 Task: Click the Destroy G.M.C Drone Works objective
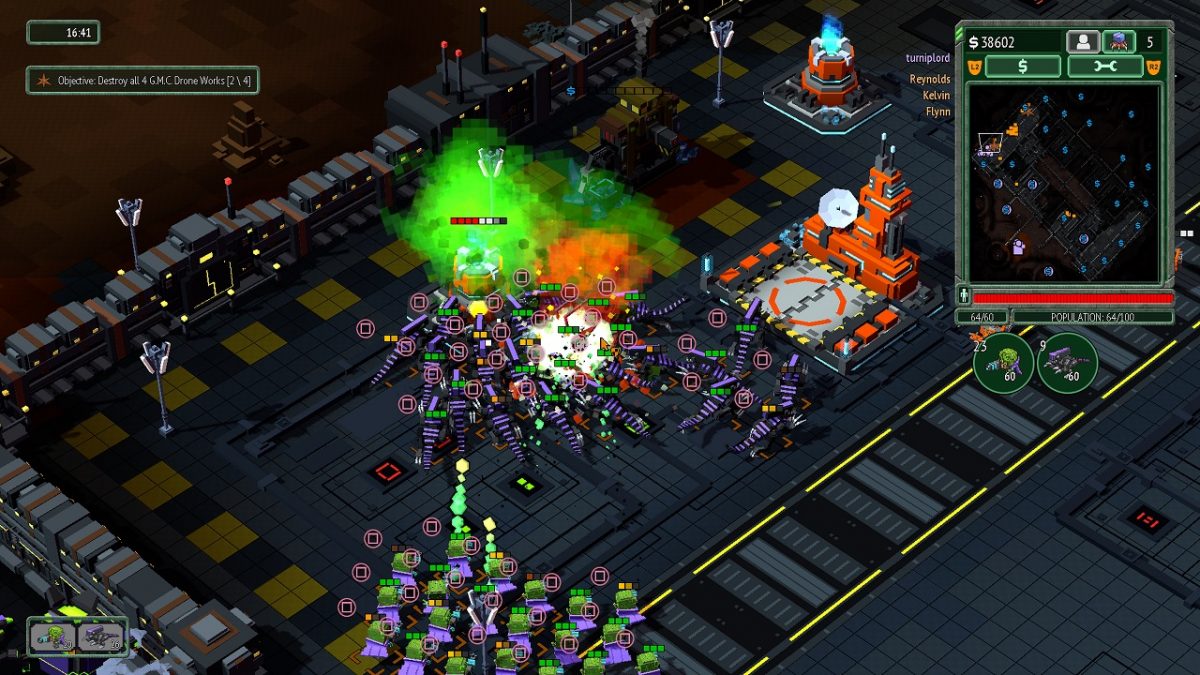pos(142,80)
